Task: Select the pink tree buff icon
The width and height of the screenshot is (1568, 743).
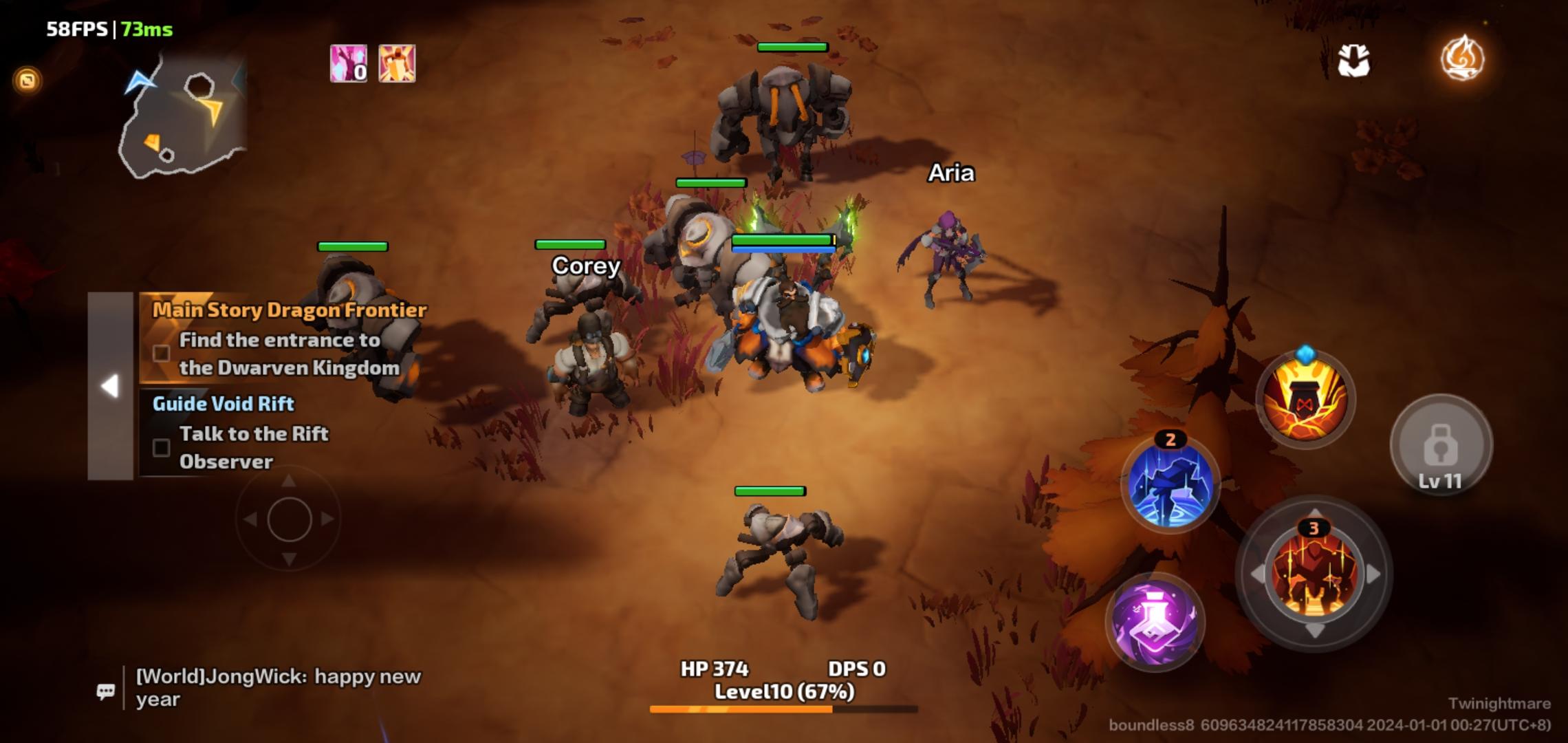Action: (x=349, y=63)
